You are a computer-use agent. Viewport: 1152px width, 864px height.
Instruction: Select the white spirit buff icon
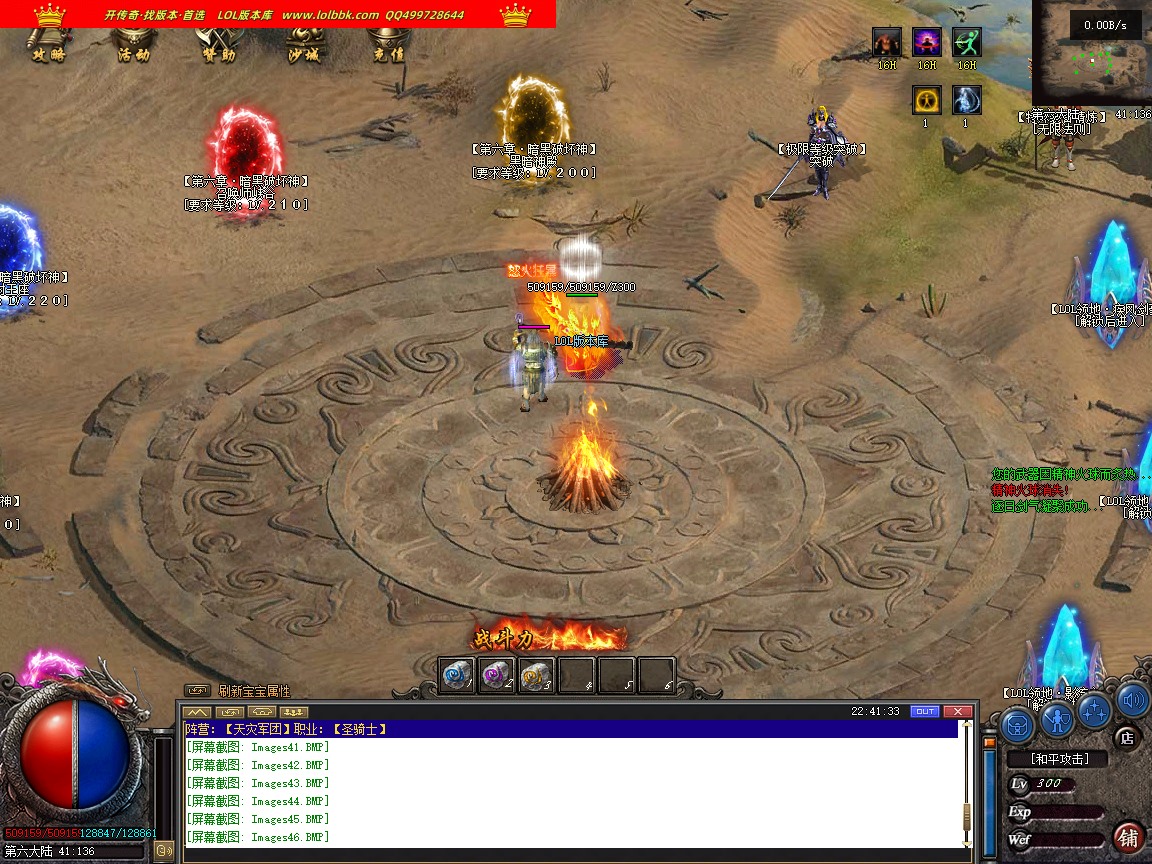(966, 100)
